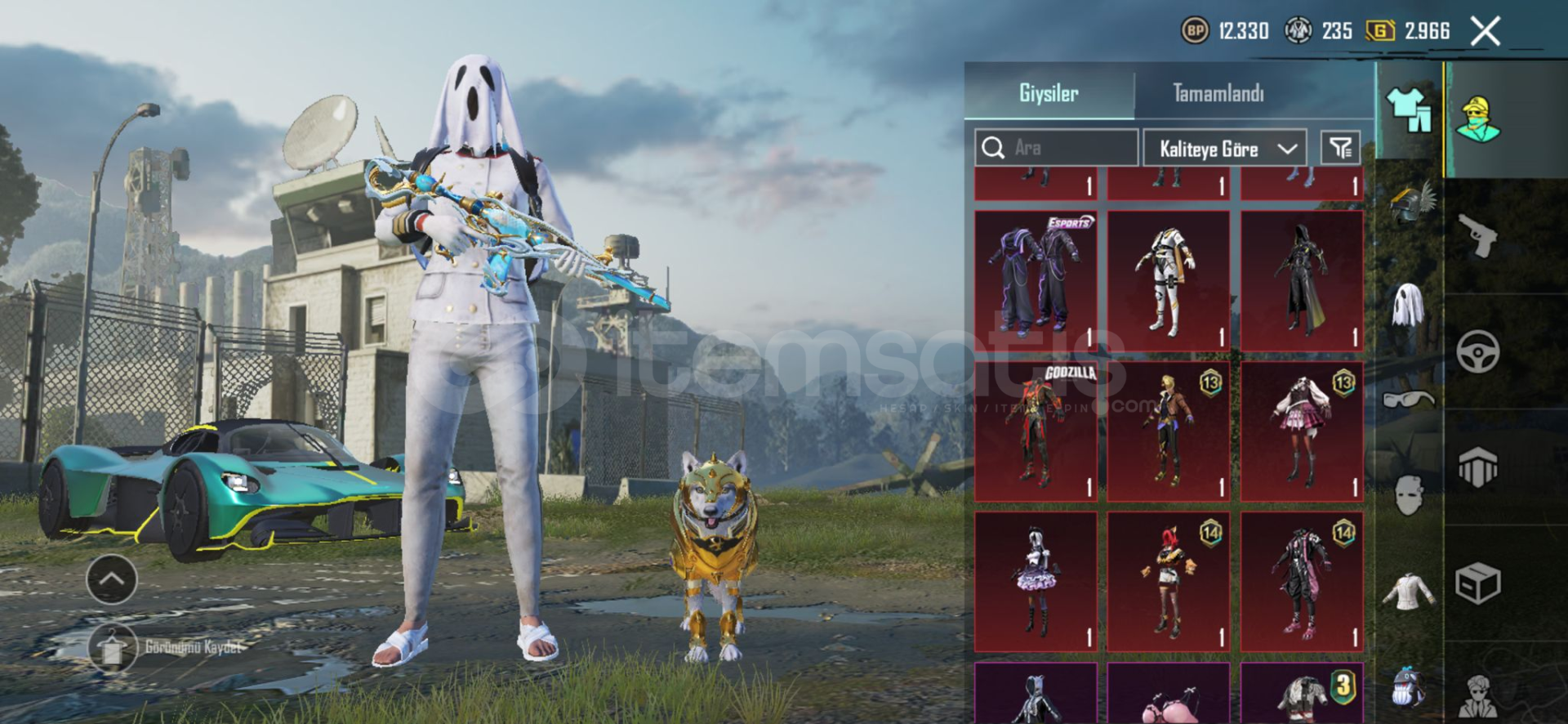
Task: Open the filter options button
Action: tap(1340, 148)
